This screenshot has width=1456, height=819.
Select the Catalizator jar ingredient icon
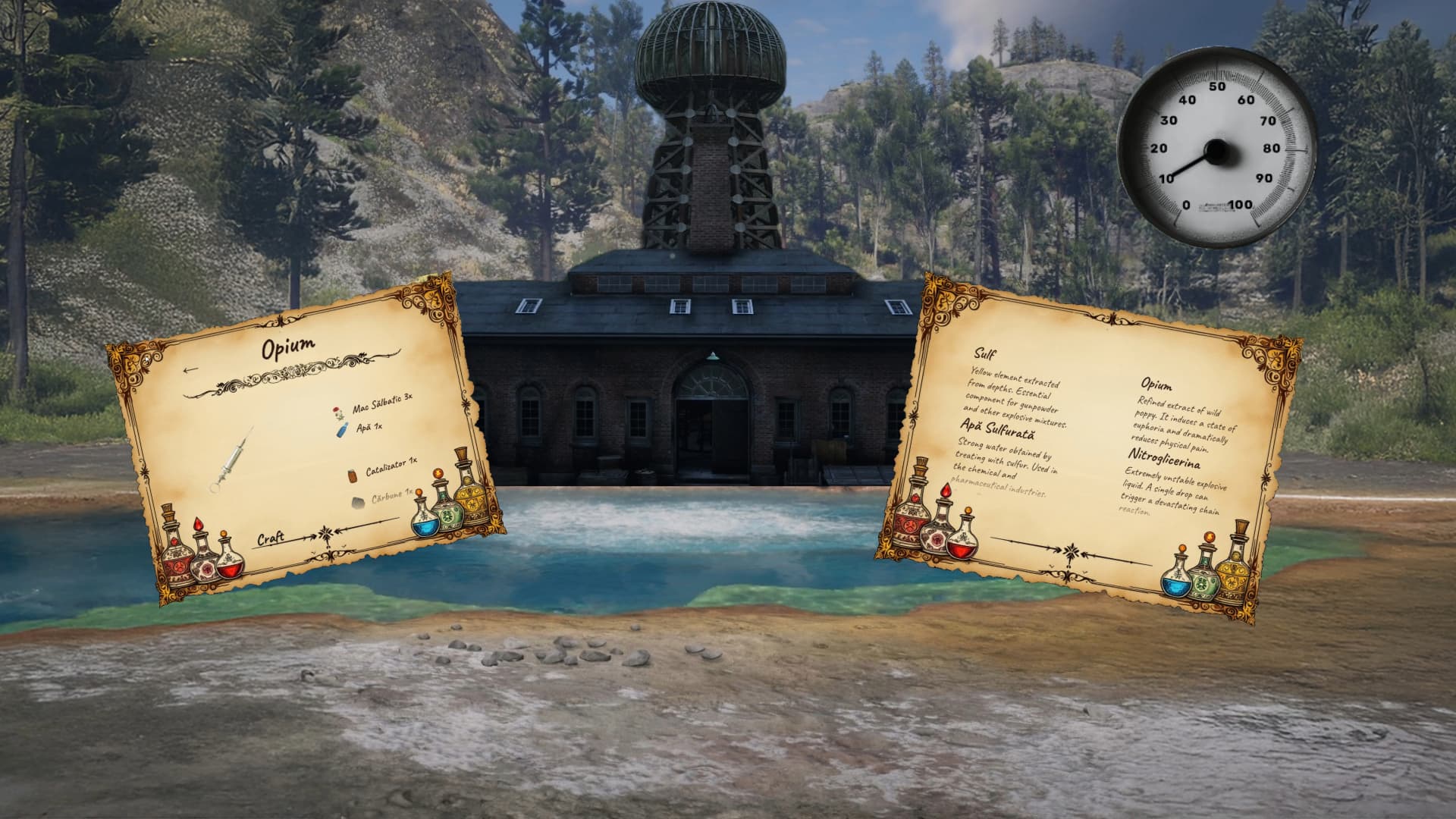pyautogui.click(x=353, y=477)
